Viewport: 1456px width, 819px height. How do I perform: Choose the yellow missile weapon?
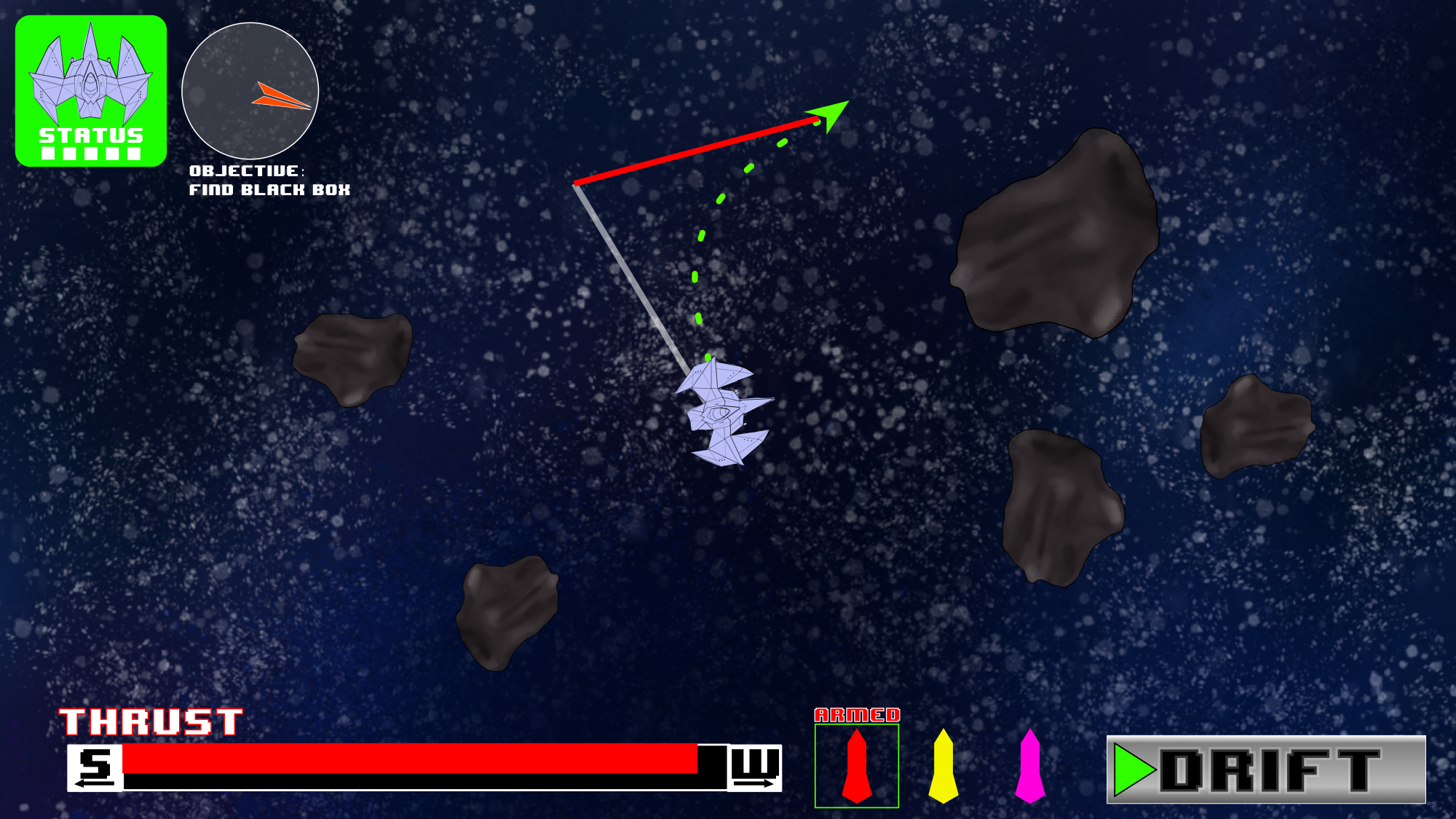[943, 766]
